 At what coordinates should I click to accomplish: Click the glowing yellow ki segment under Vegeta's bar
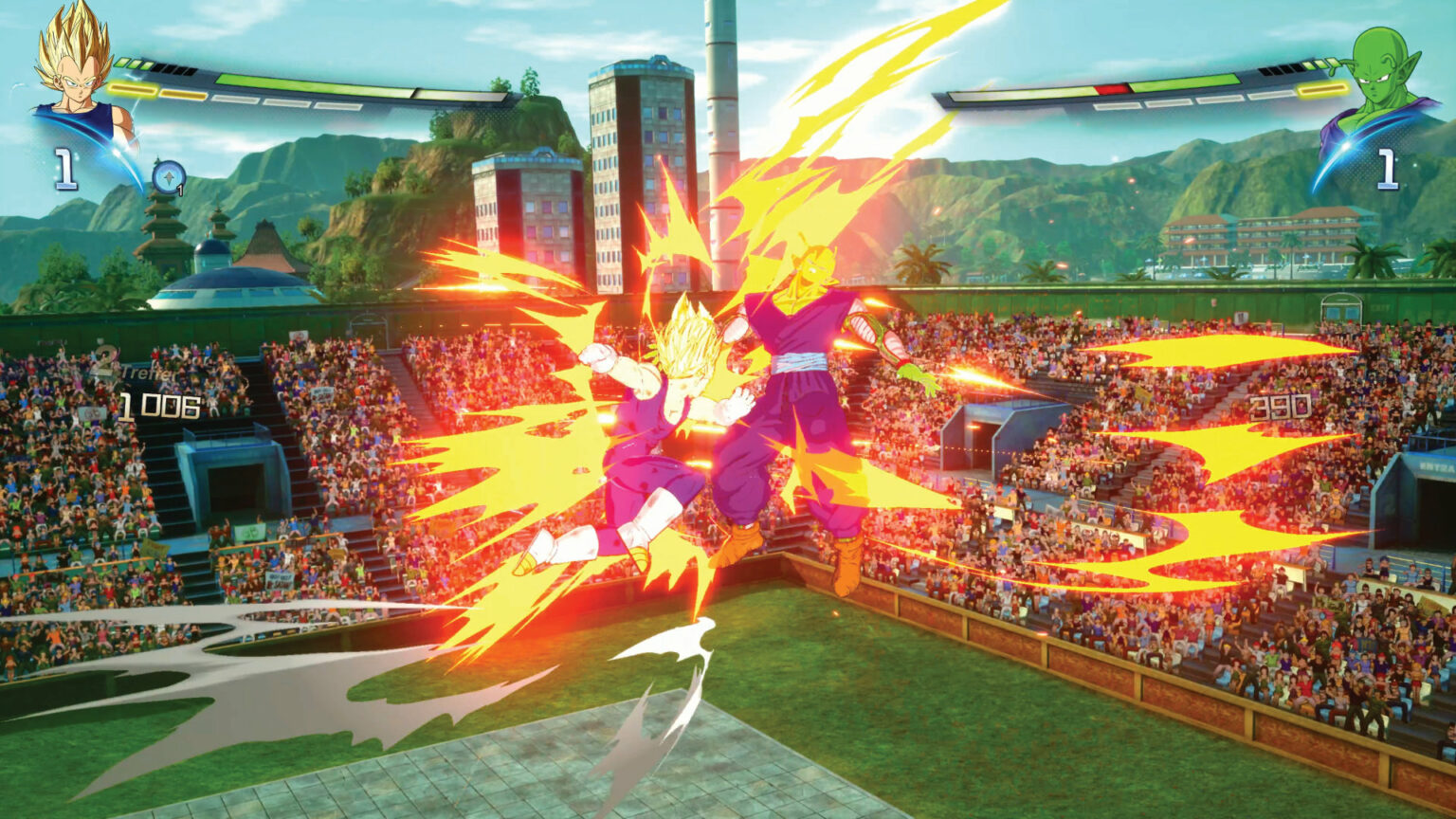click(x=133, y=91)
